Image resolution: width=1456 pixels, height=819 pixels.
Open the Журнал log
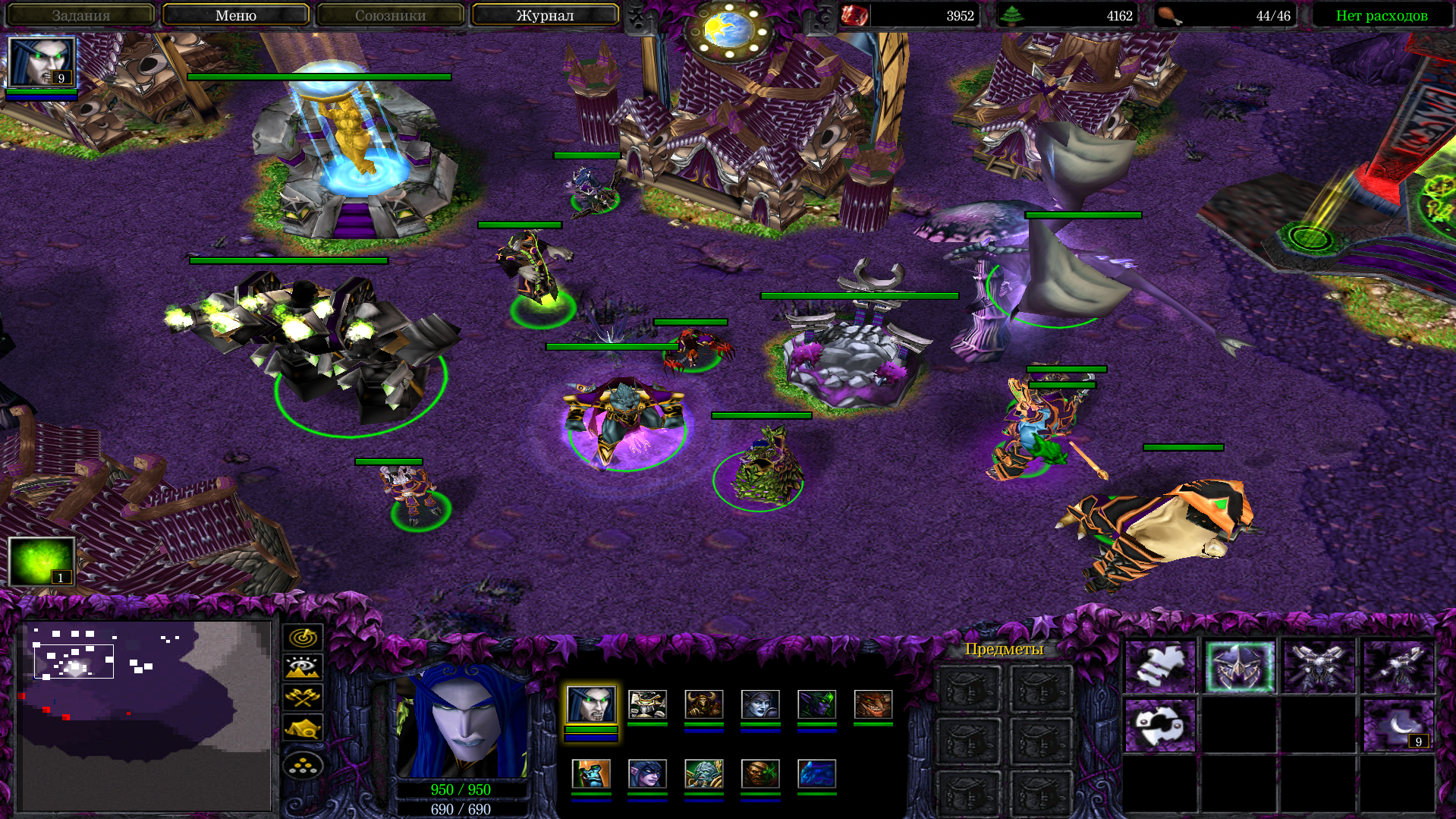click(545, 15)
